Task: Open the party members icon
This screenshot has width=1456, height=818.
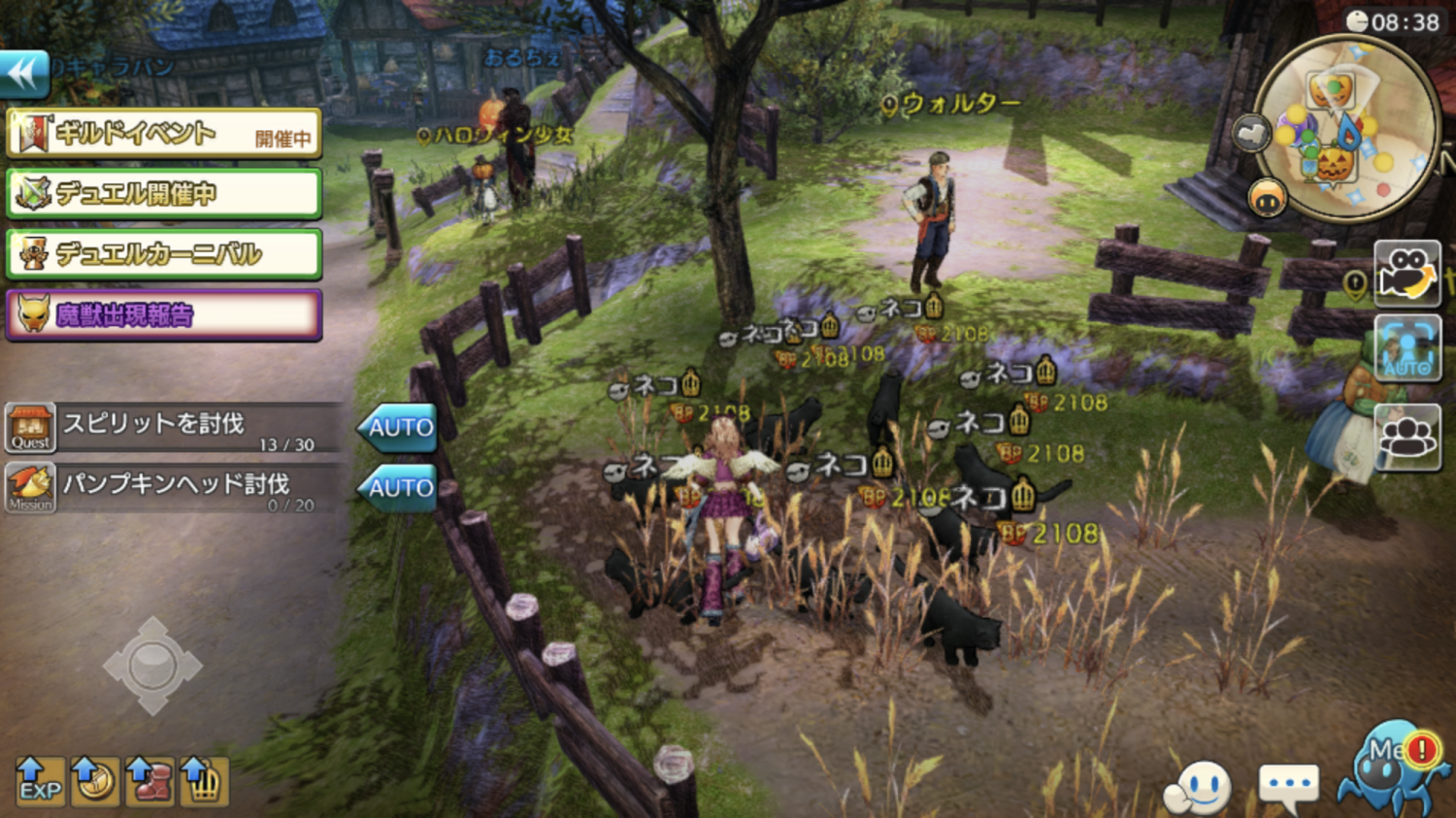Action: 1407,437
